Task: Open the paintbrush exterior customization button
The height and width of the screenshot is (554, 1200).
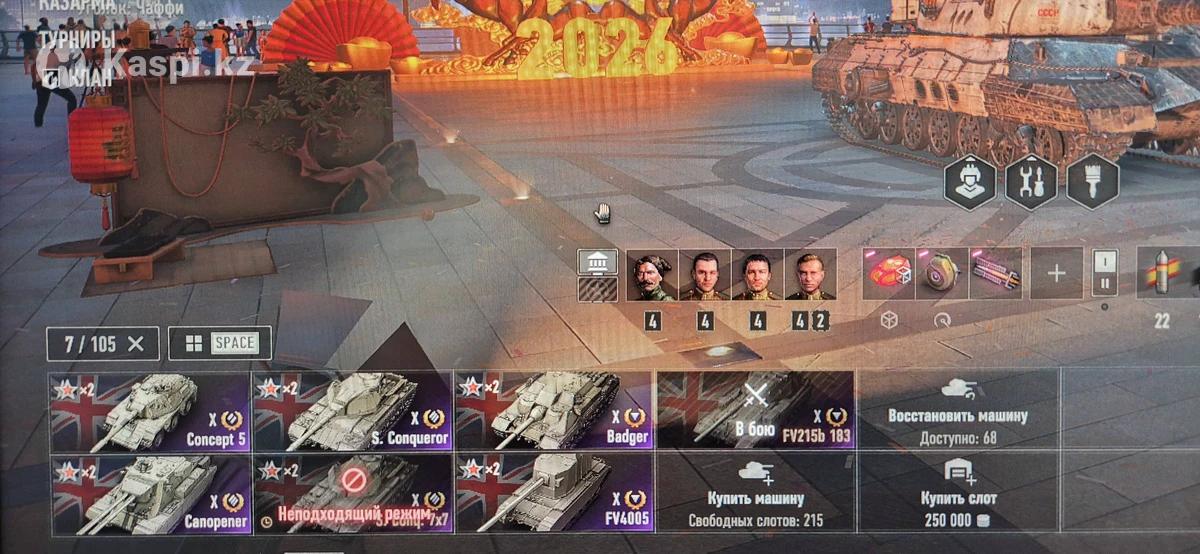Action: point(1092,182)
